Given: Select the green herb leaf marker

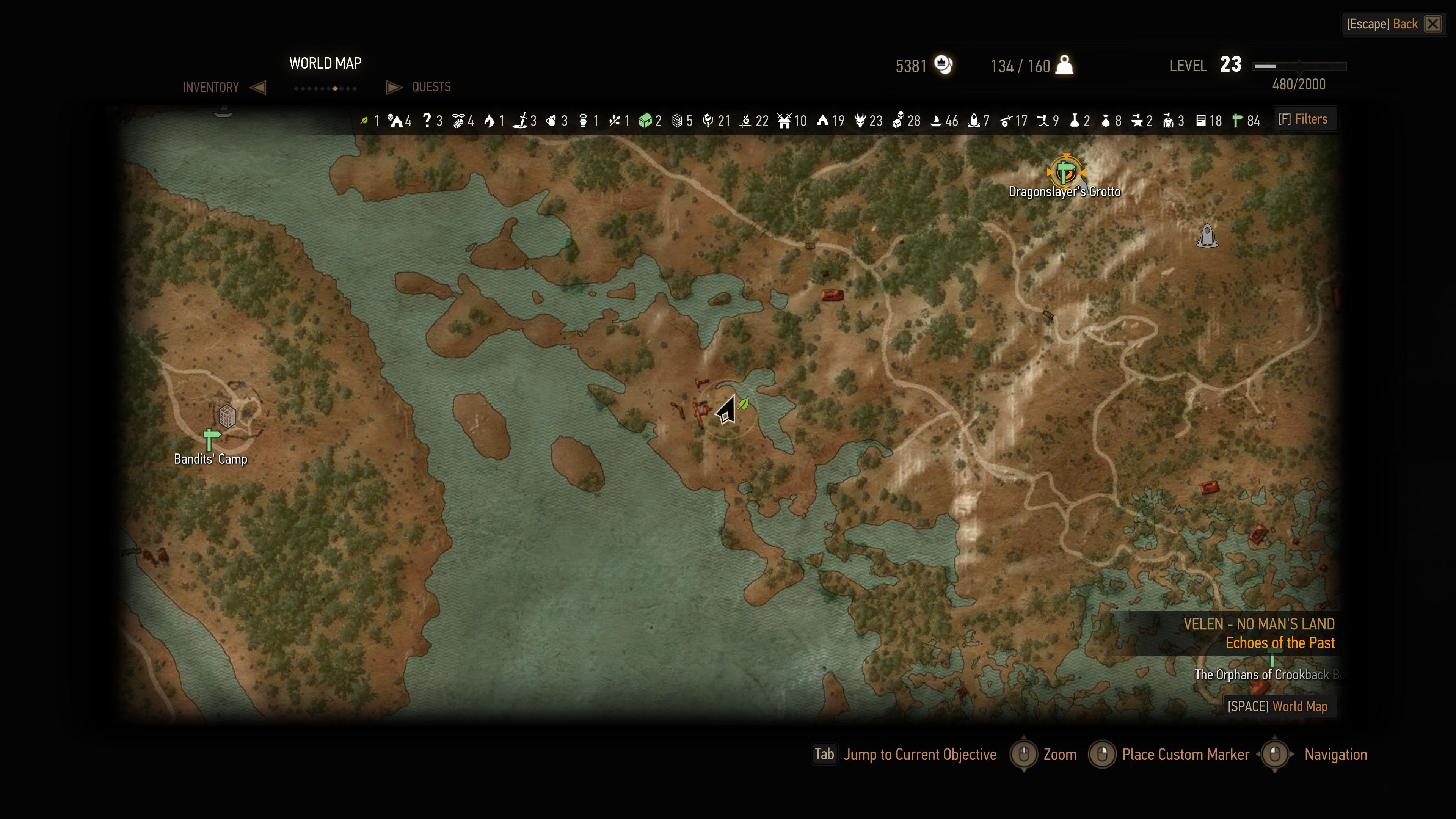Looking at the screenshot, I should coord(743,403).
